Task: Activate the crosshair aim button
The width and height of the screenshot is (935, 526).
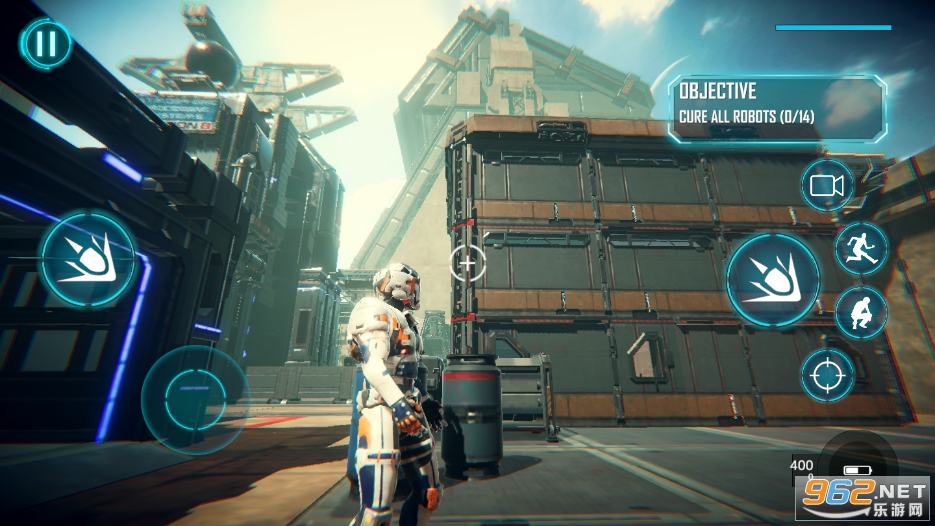Action: coord(827,375)
